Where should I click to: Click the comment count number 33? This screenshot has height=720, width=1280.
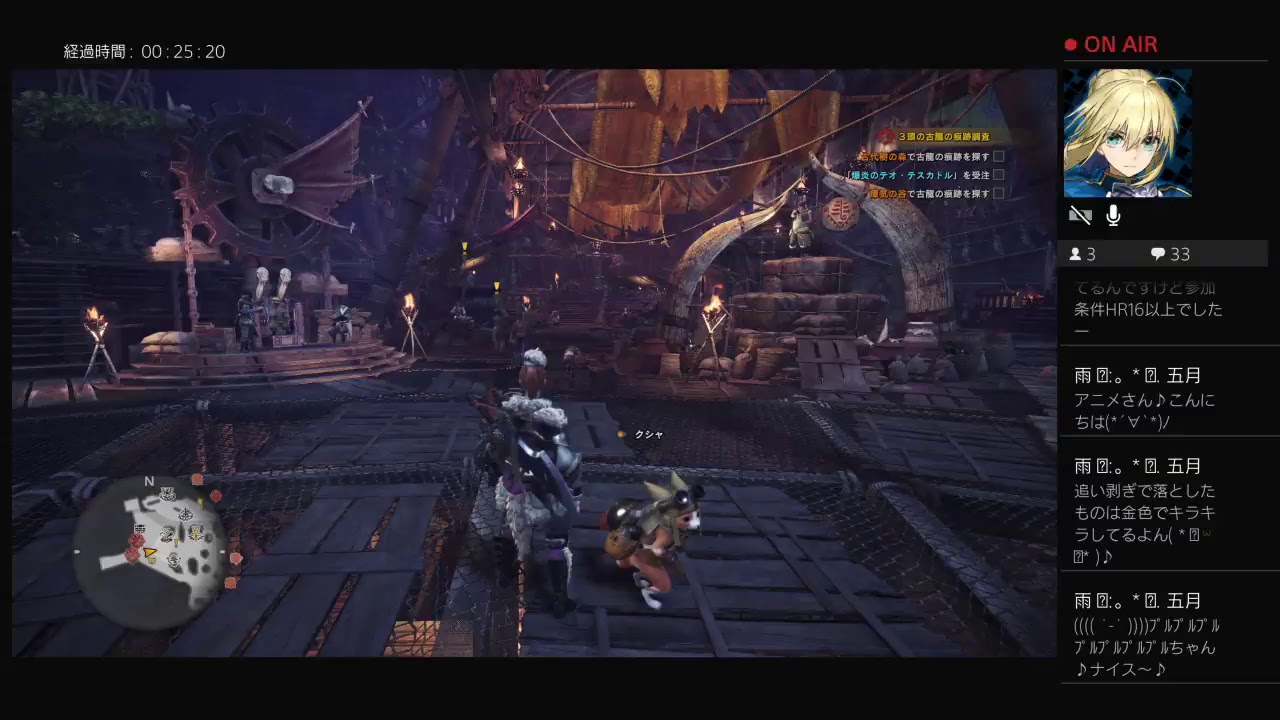pyautogui.click(x=1181, y=254)
